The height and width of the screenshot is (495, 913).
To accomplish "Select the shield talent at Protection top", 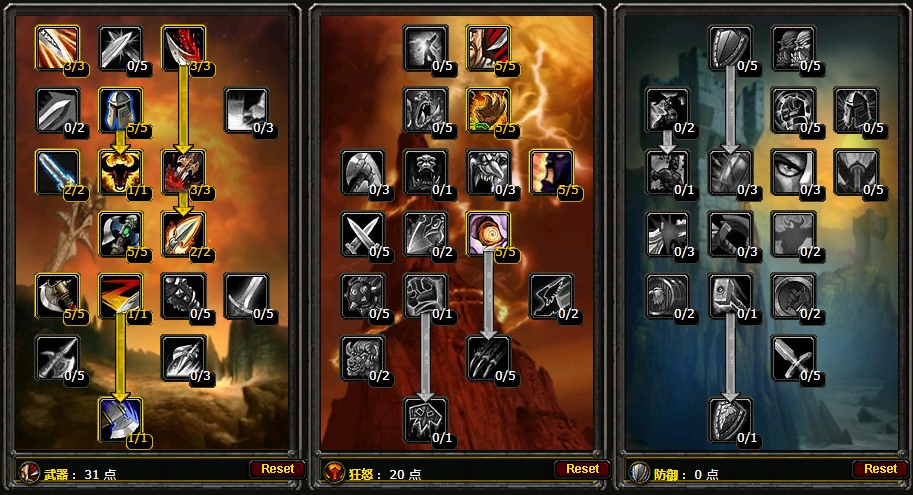I will 731,47.
